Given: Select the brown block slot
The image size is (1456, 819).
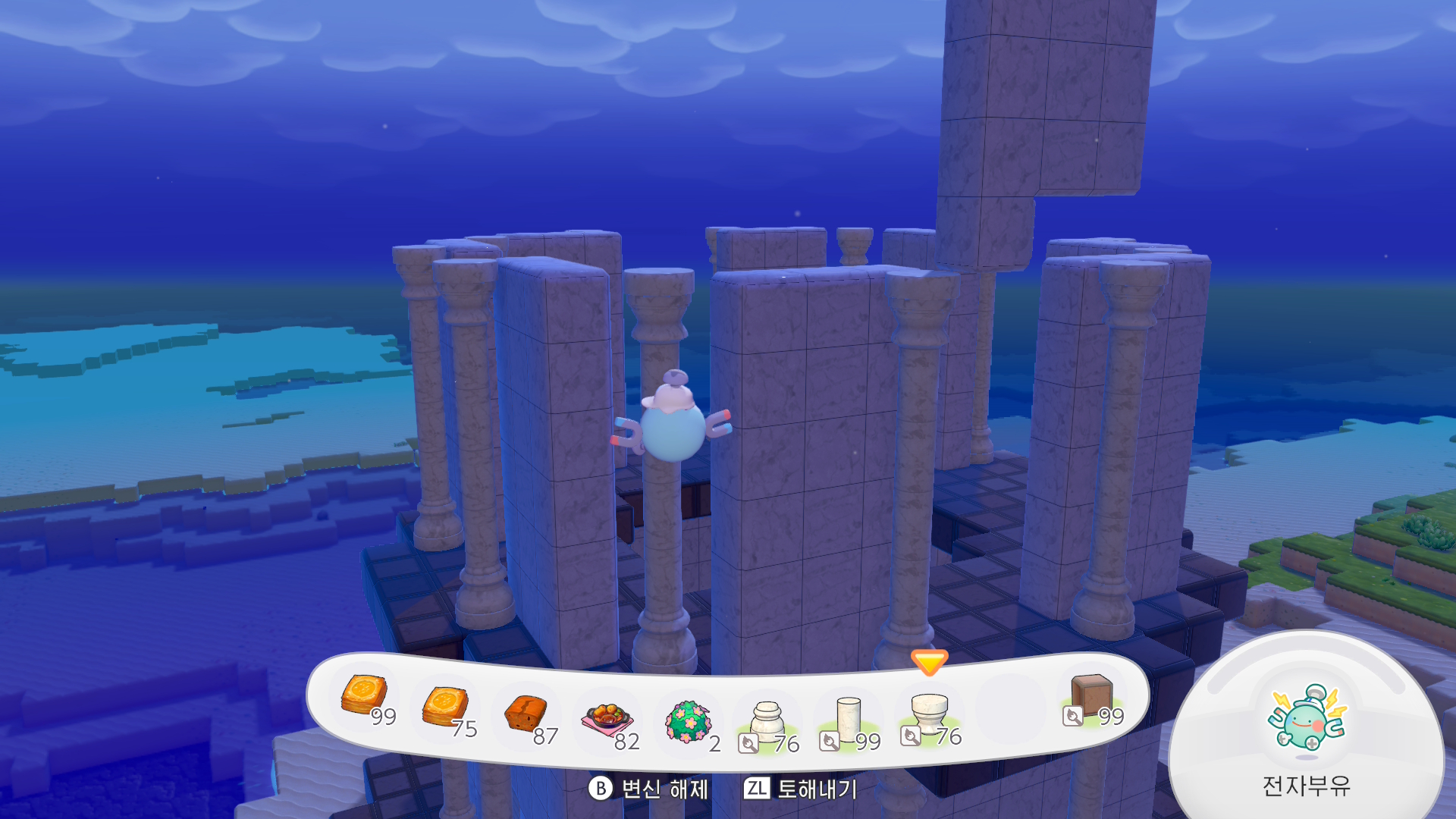Looking at the screenshot, I should tap(1091, 695).
